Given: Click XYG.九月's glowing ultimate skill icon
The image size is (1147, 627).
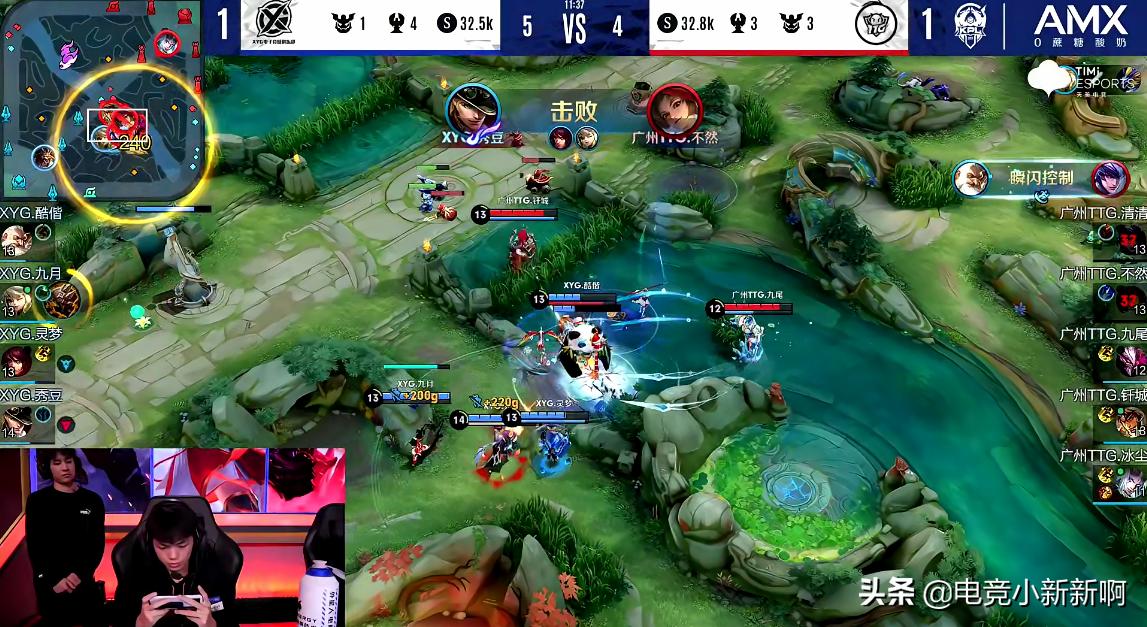Looking at the screenshot, I should point(61,297).
